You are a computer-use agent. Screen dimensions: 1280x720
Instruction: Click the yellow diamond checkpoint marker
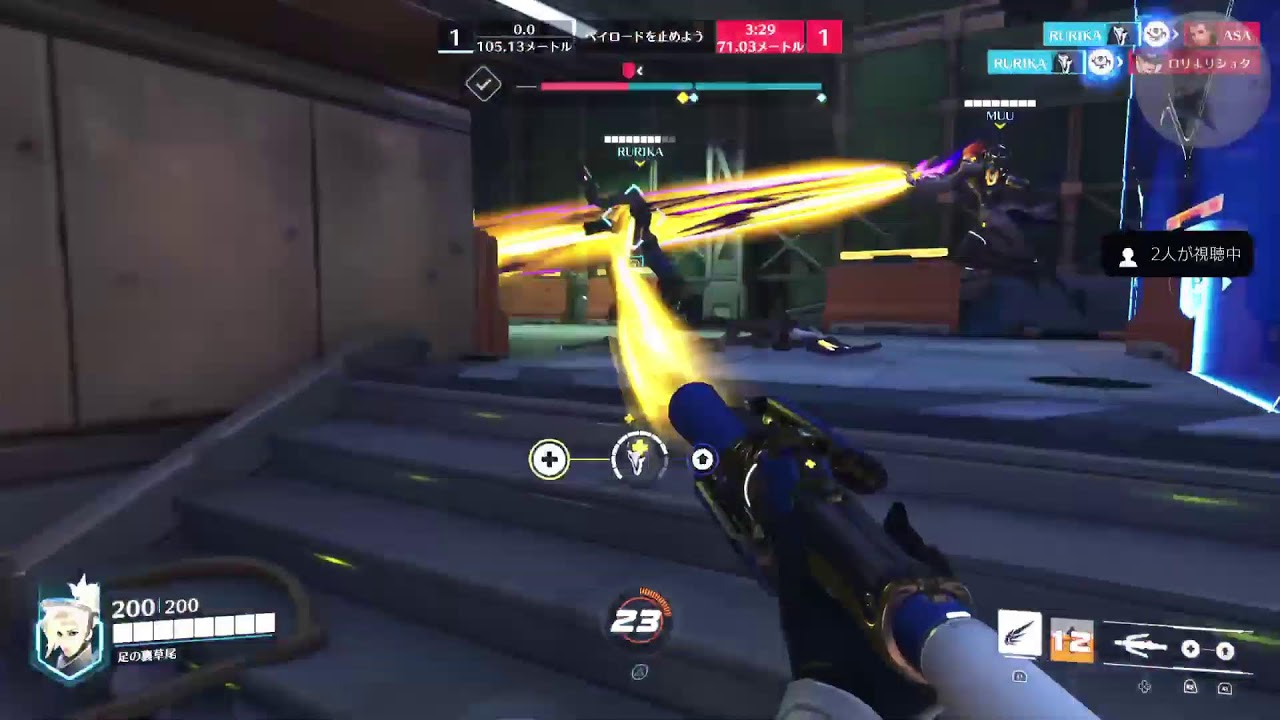click(x=683, y=98)
